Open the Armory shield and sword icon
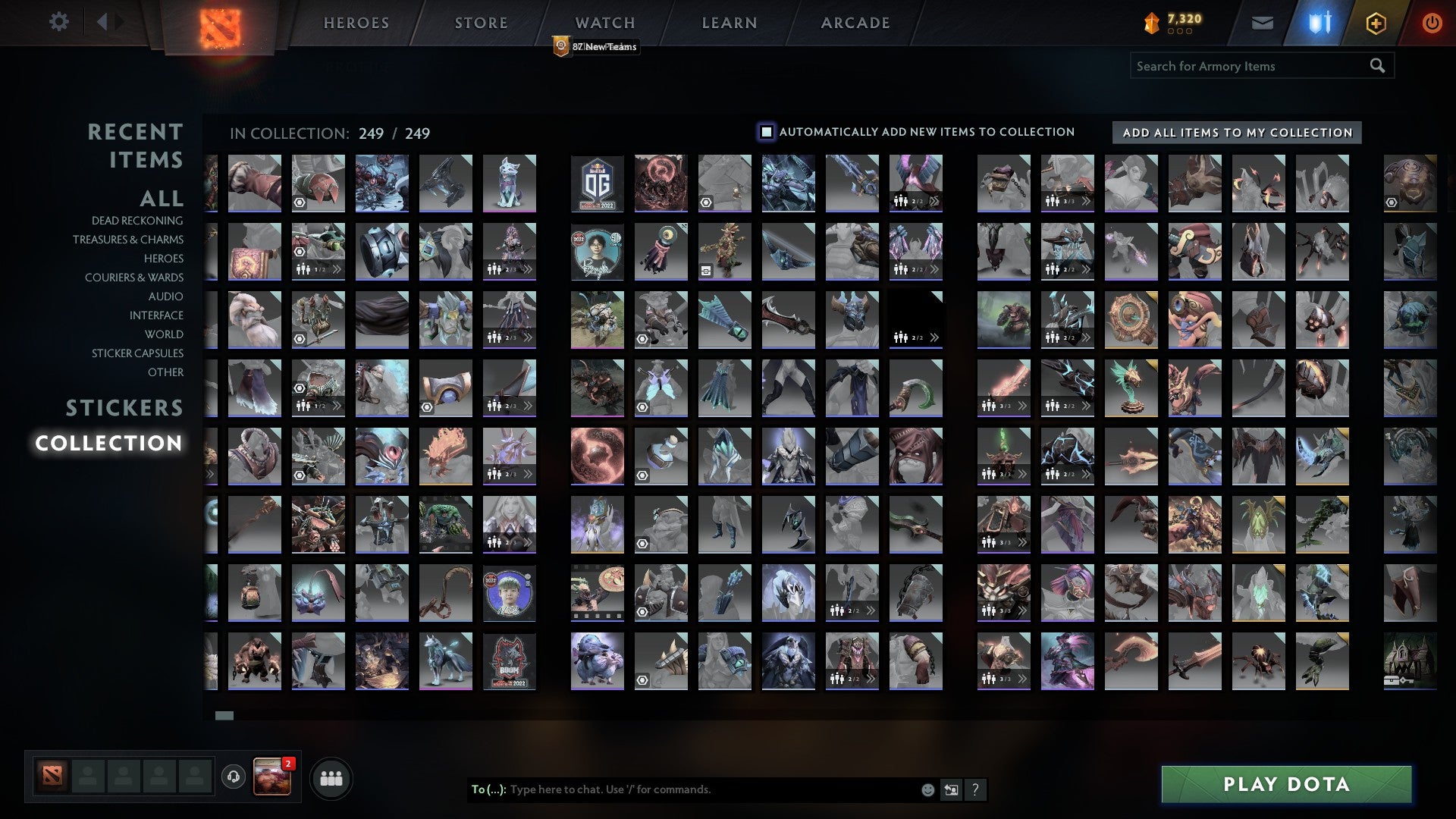 1319,22
